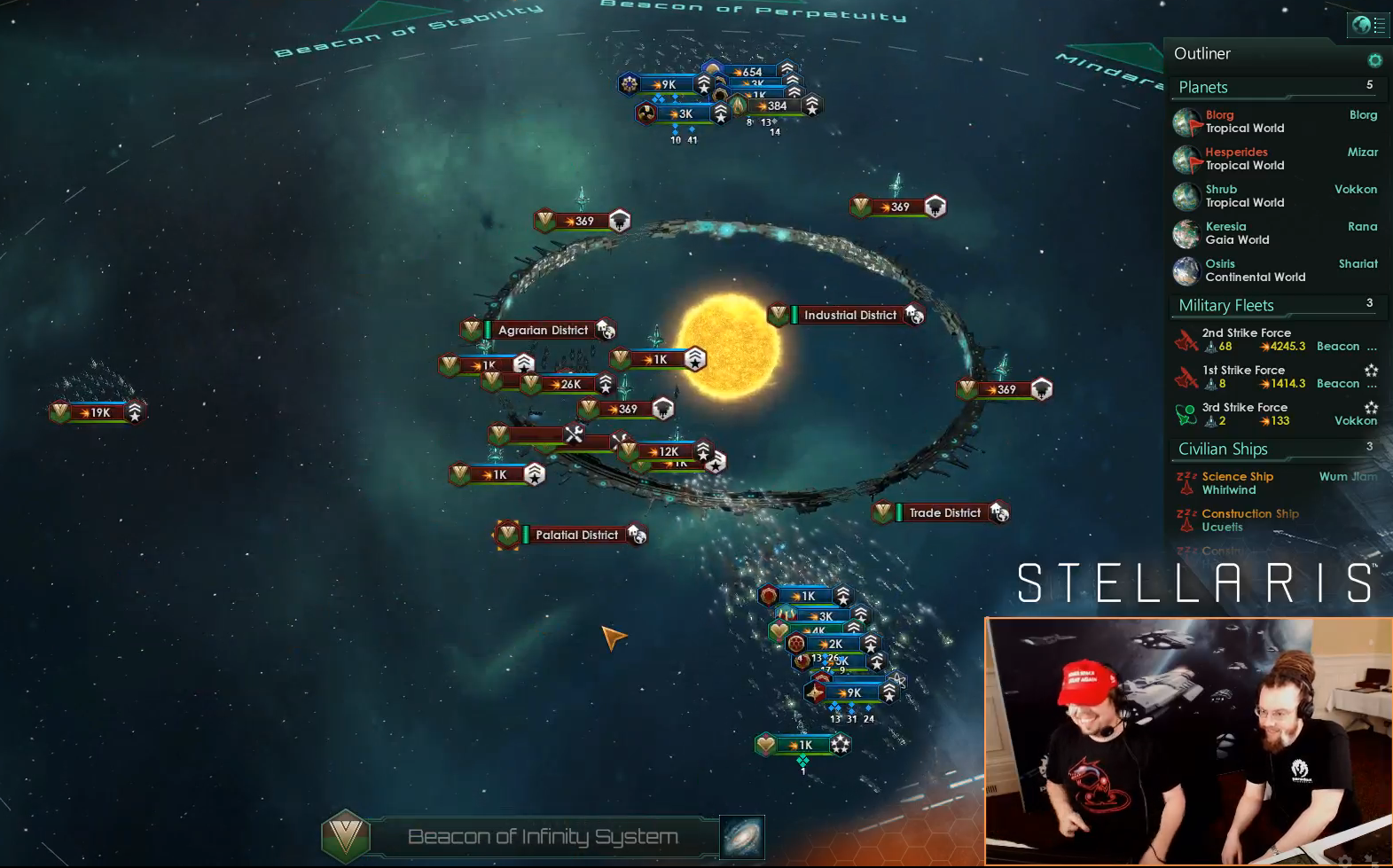
Task: Select the 2nd Strike Force red fleet icon
Action: tap(1186, 340)
